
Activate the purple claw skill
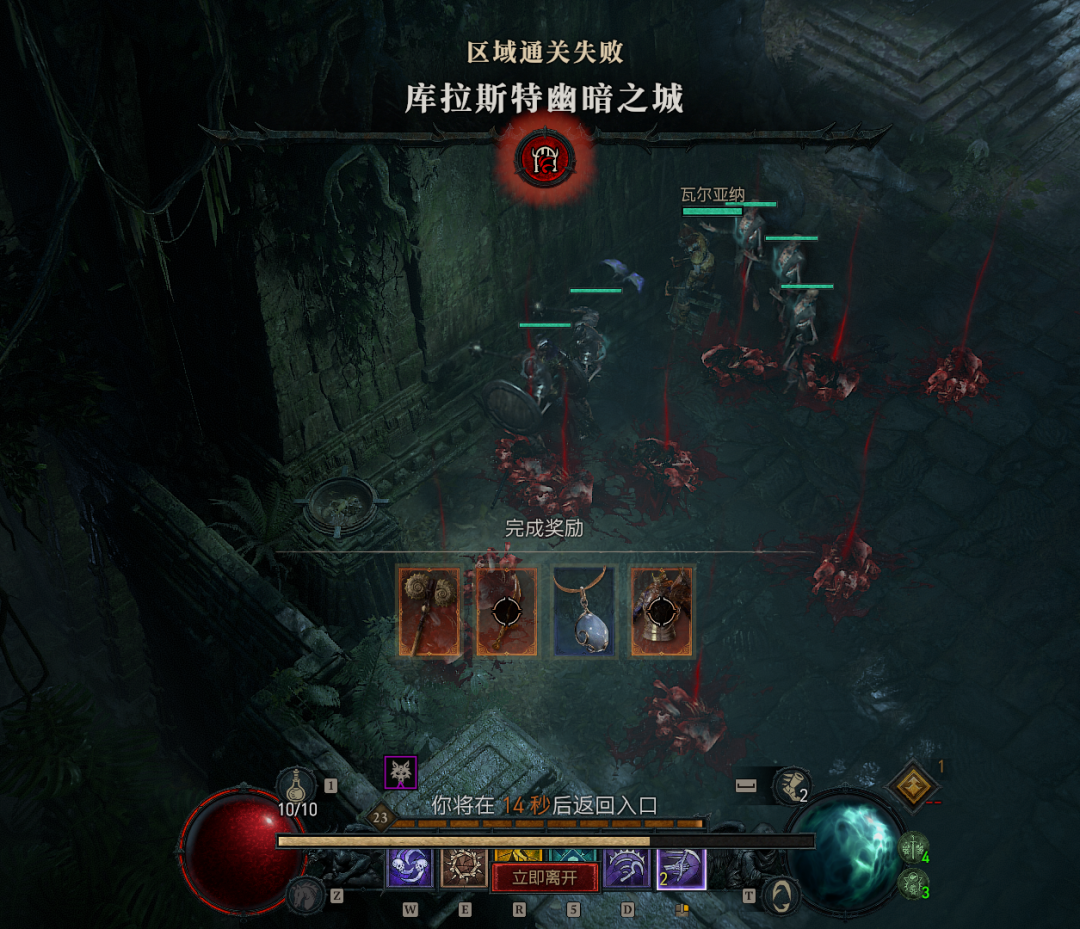[x=626, y=866]
